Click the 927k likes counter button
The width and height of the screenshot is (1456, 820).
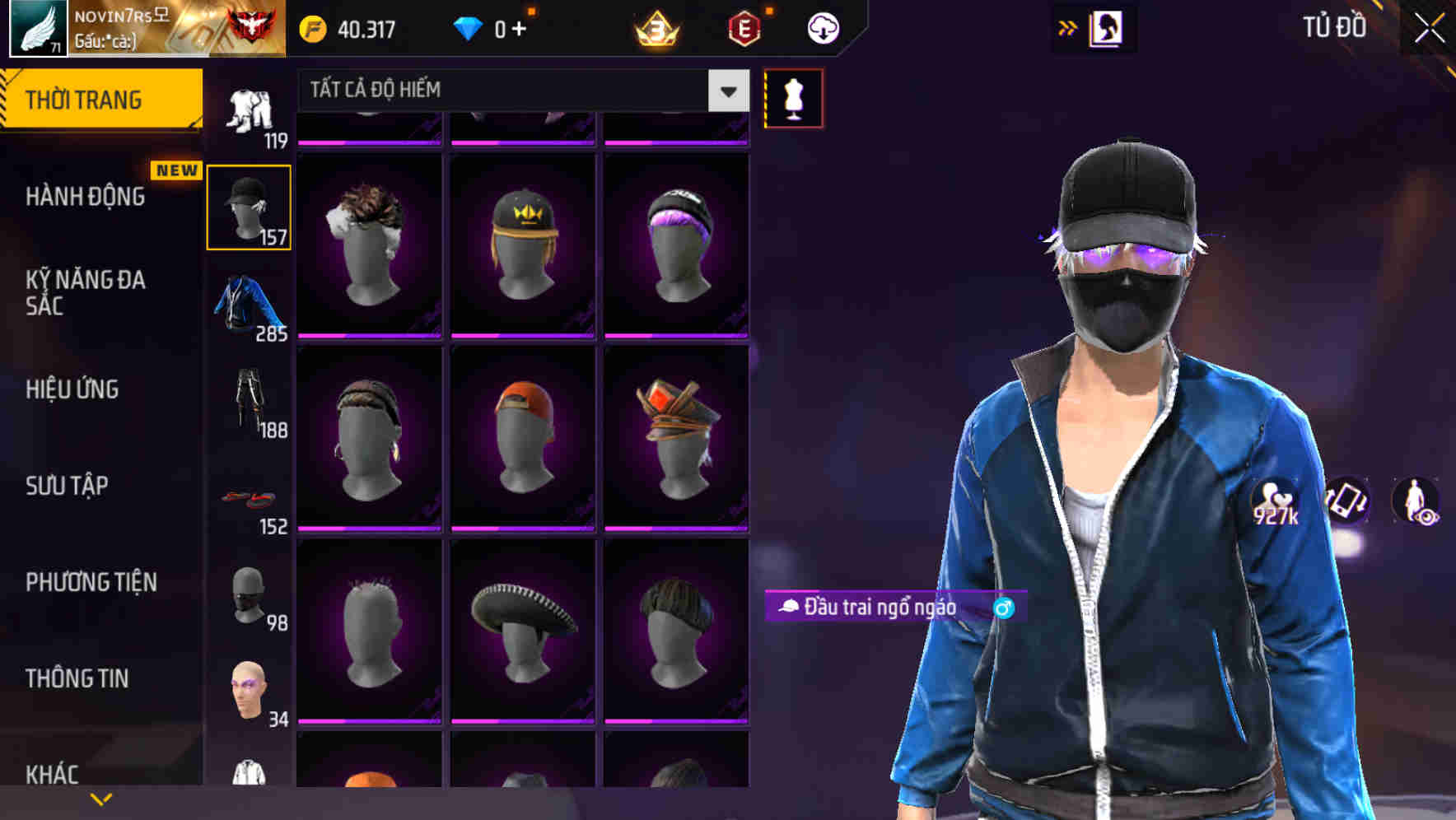click(1275, 501)
